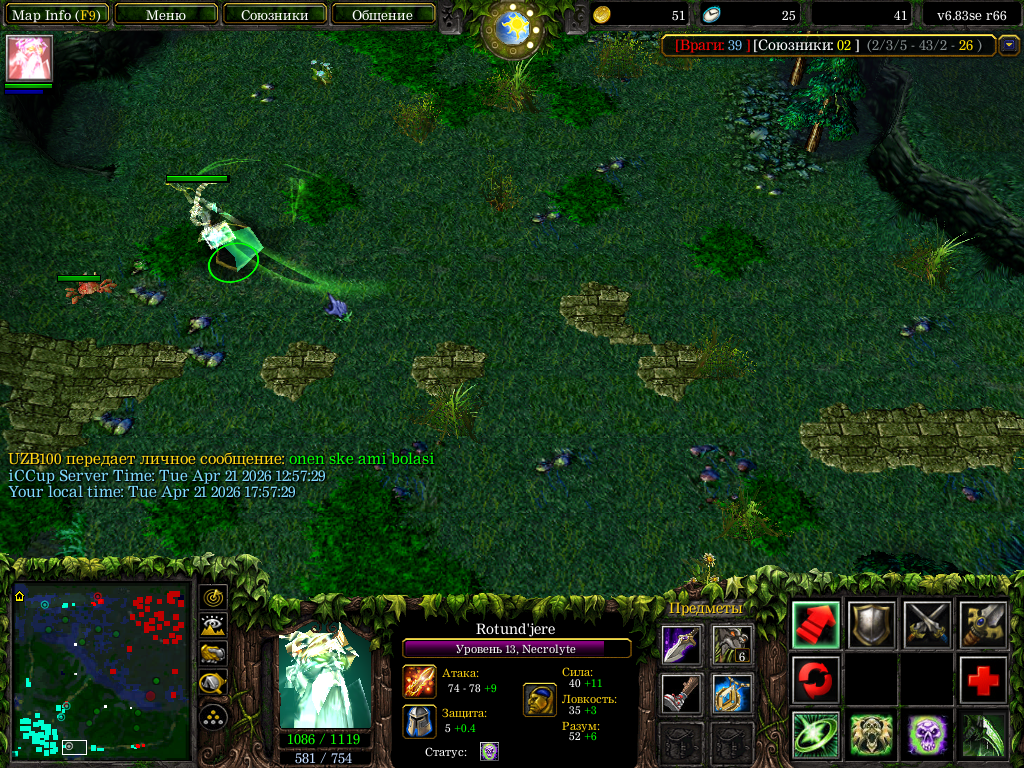Toggle ally color mode (handshake icon)
Viewport: 1024px width, 768px height.
tap(214, 654)
